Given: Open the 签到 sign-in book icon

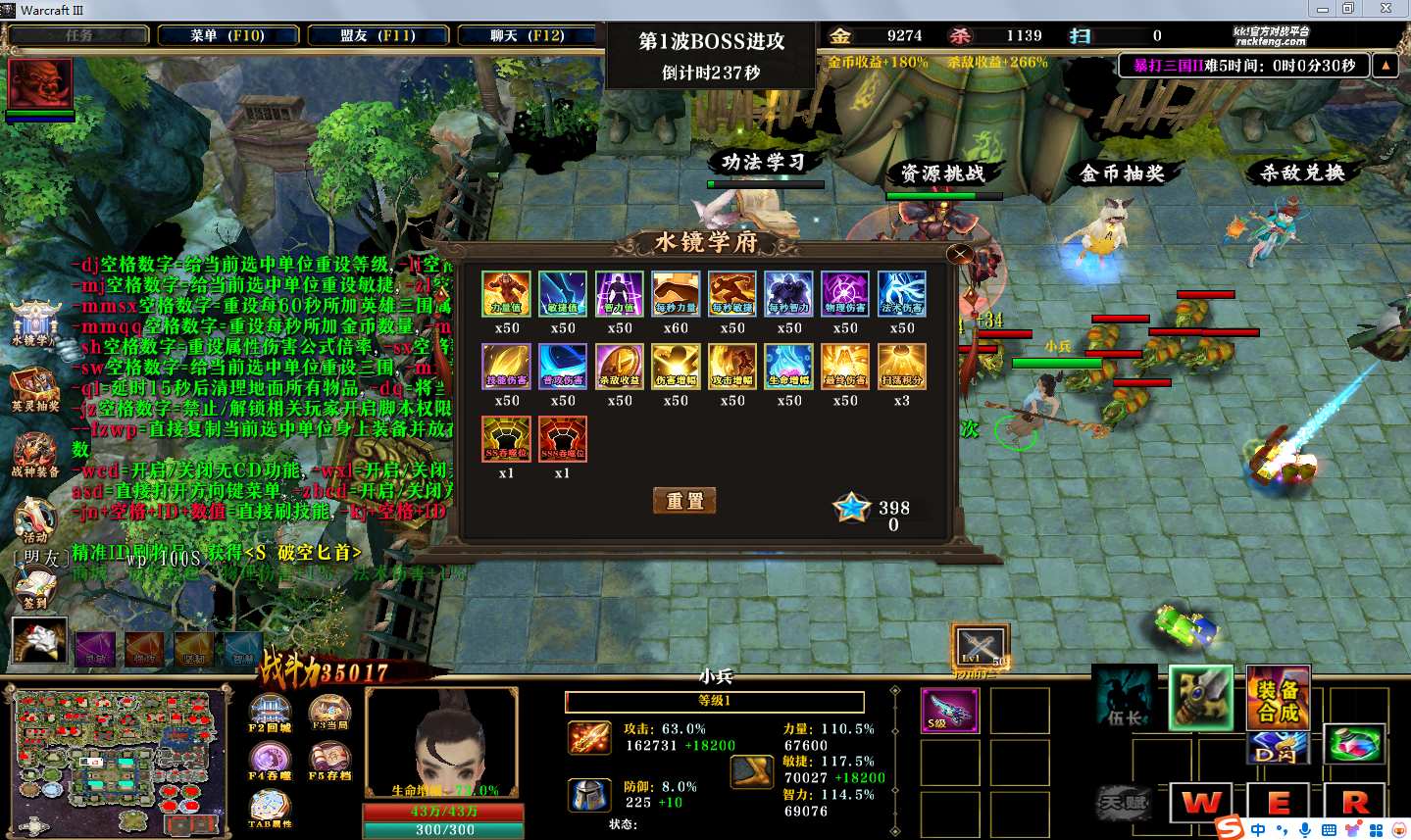Looking at the screenshot, I should pos(35,588).
